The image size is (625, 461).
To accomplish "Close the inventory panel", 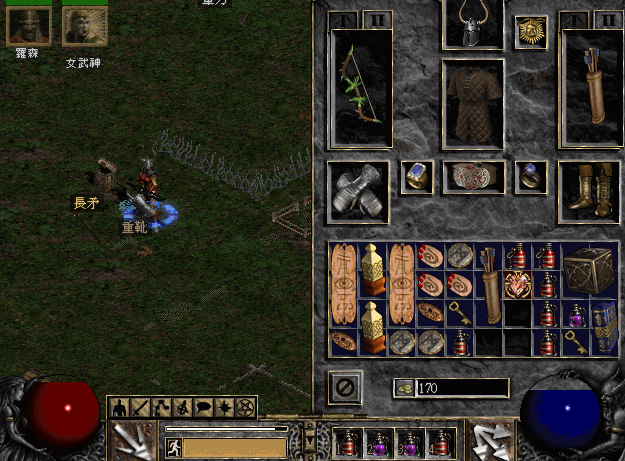I will click(x=343, y=387).
